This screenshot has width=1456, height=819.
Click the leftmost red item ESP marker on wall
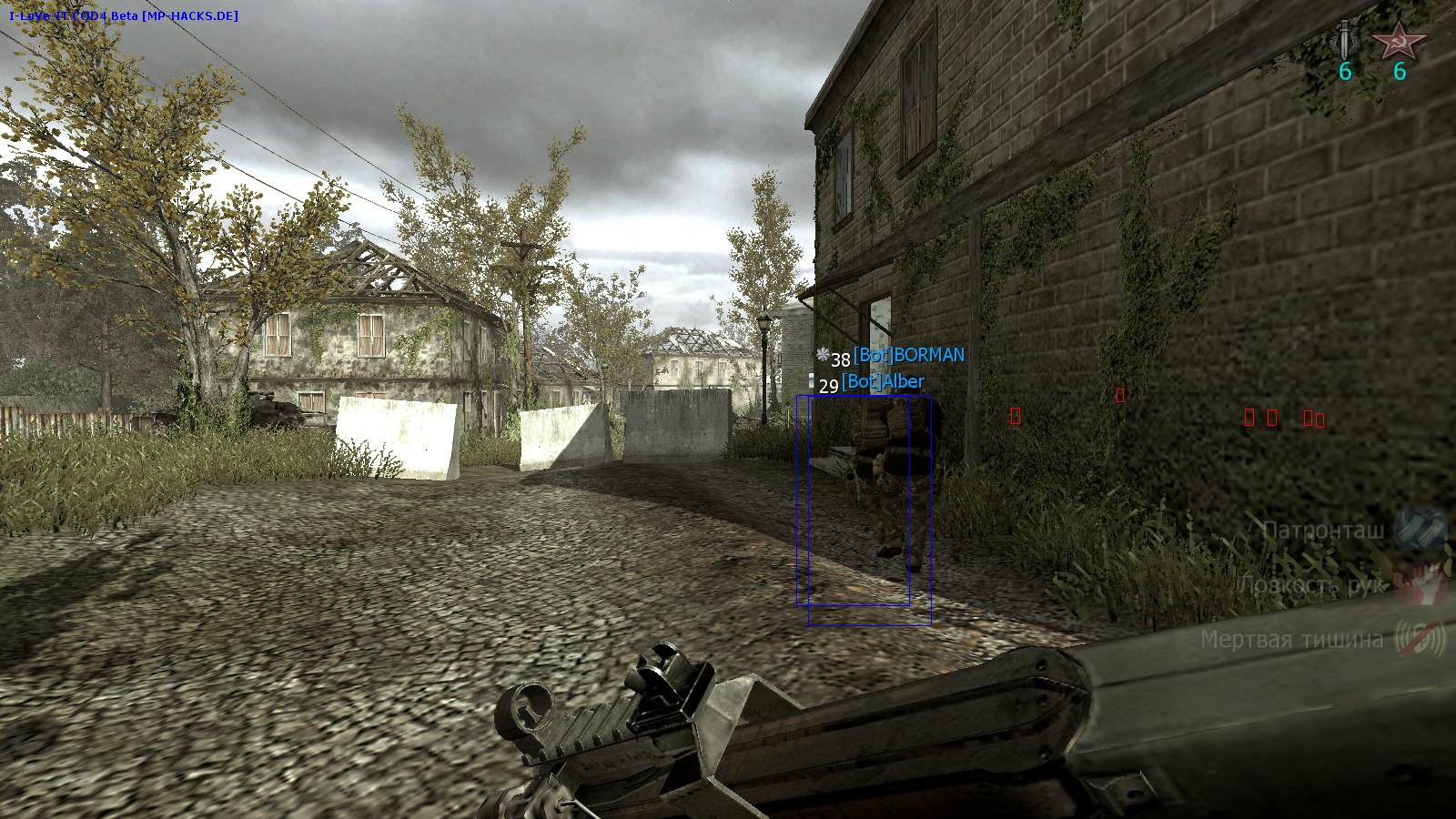tap(1016, 417)
